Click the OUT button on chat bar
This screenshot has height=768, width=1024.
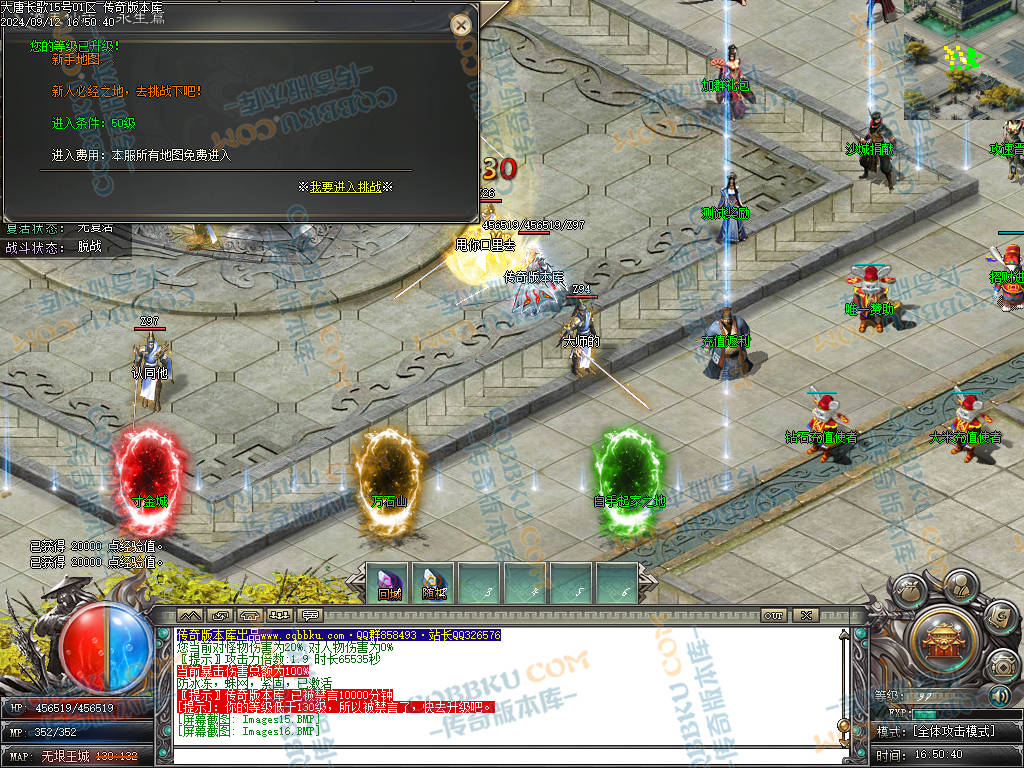tap(773, 615)
